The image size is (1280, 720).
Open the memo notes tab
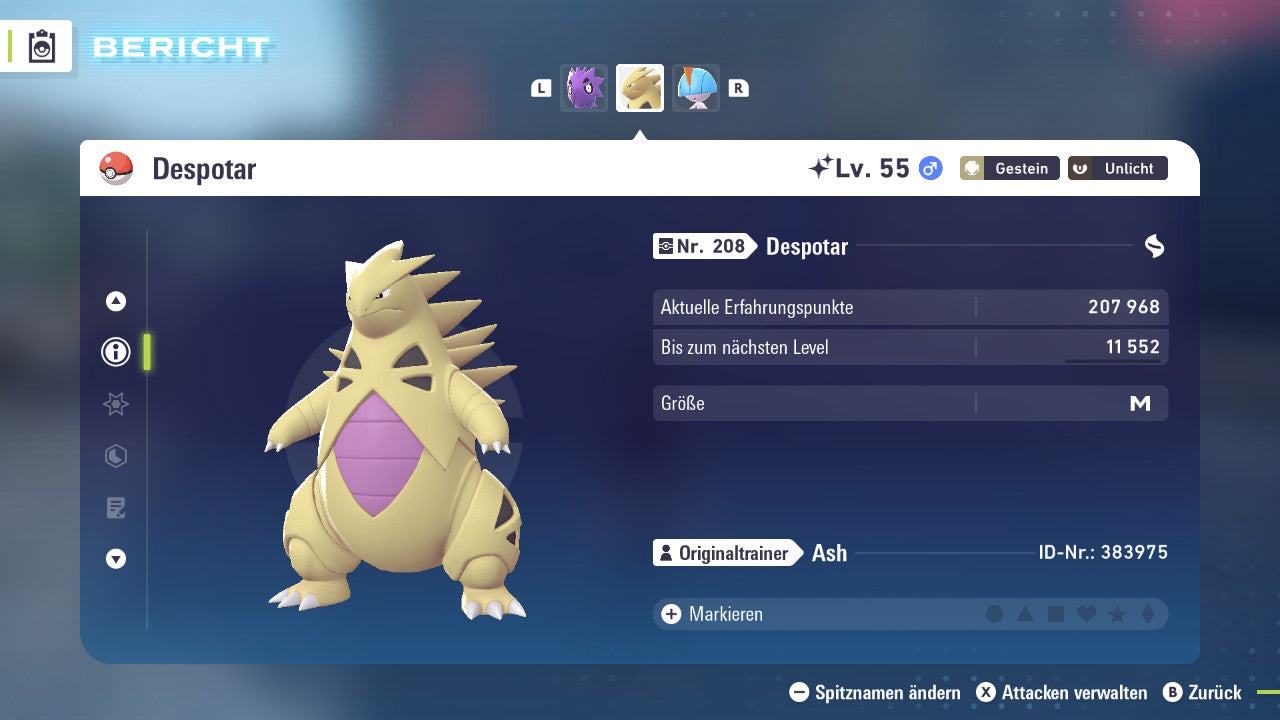pos(116,508)
